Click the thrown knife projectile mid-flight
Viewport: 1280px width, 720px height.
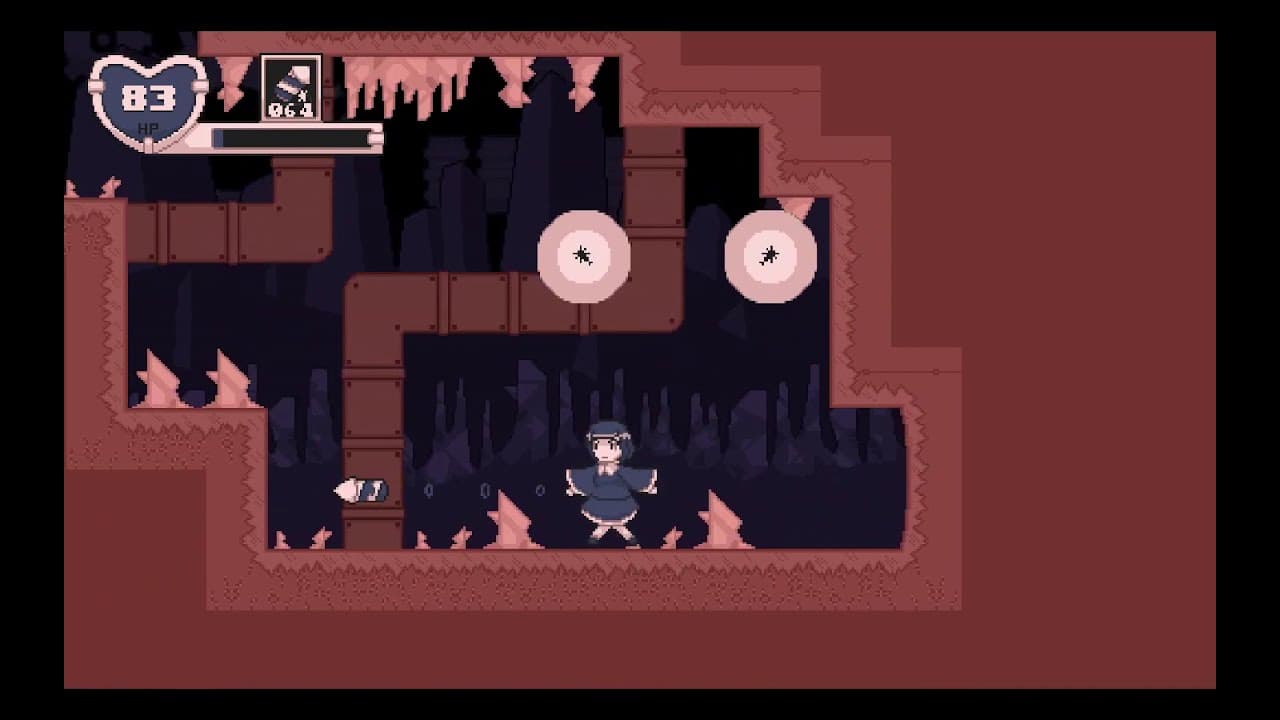(362, 489)
